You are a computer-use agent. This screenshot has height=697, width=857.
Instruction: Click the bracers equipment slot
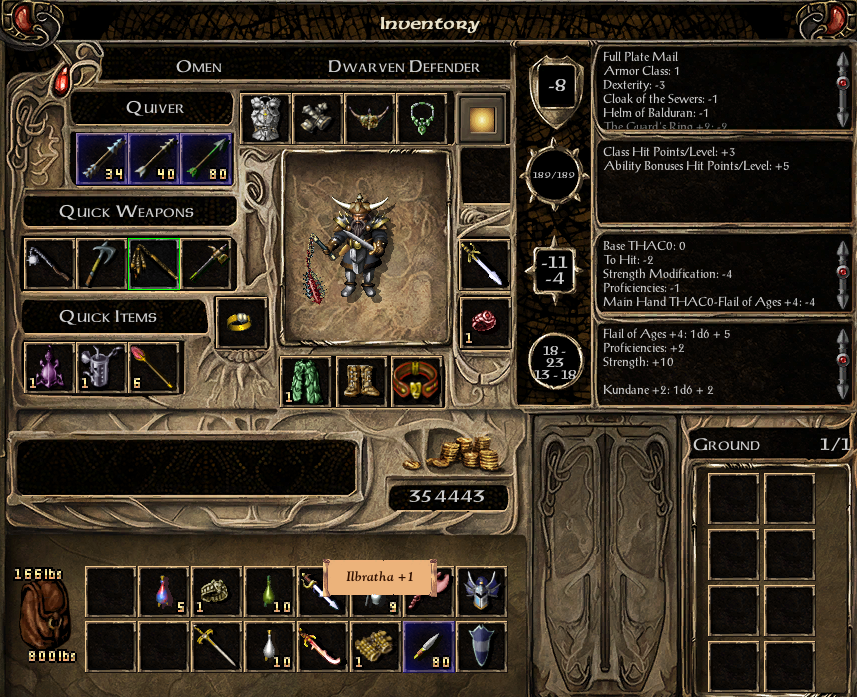(317, 120)
